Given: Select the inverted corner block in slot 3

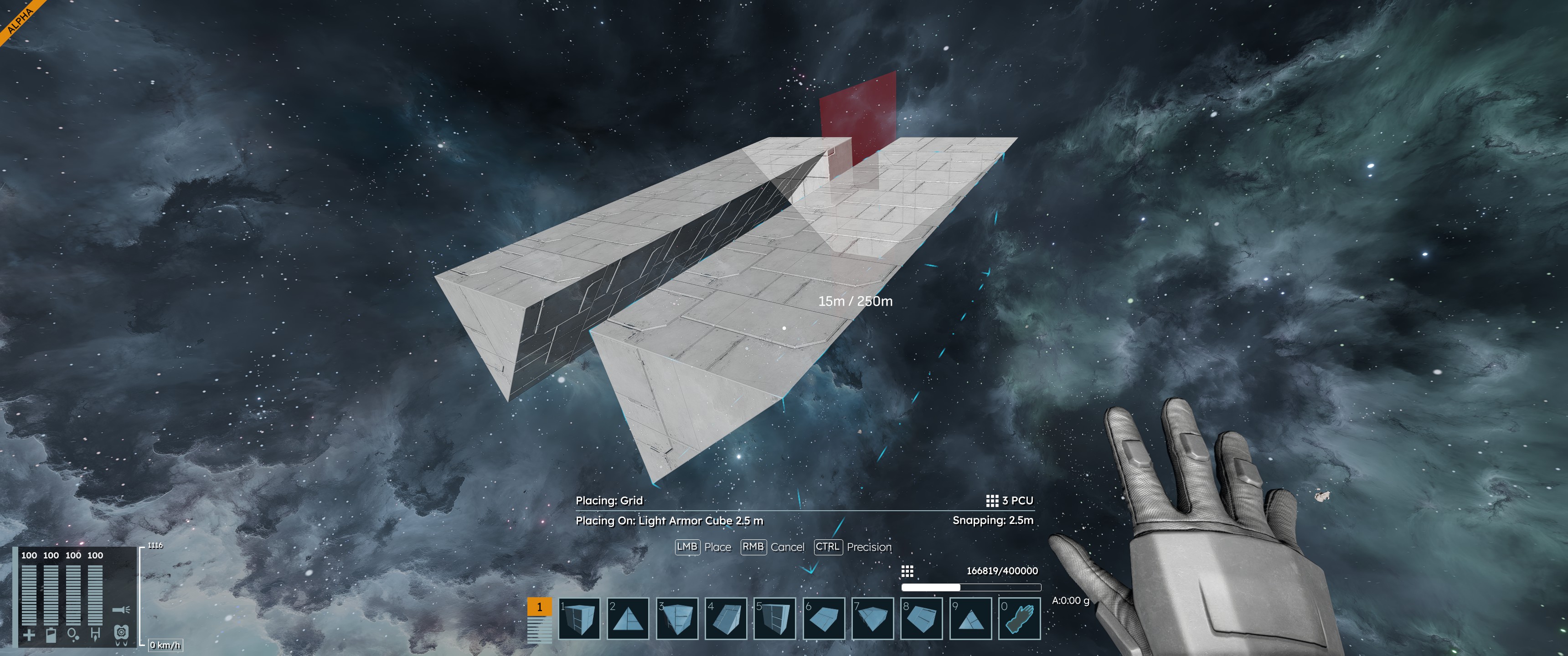Looking at the screenshot, I should tap(677, 618).
